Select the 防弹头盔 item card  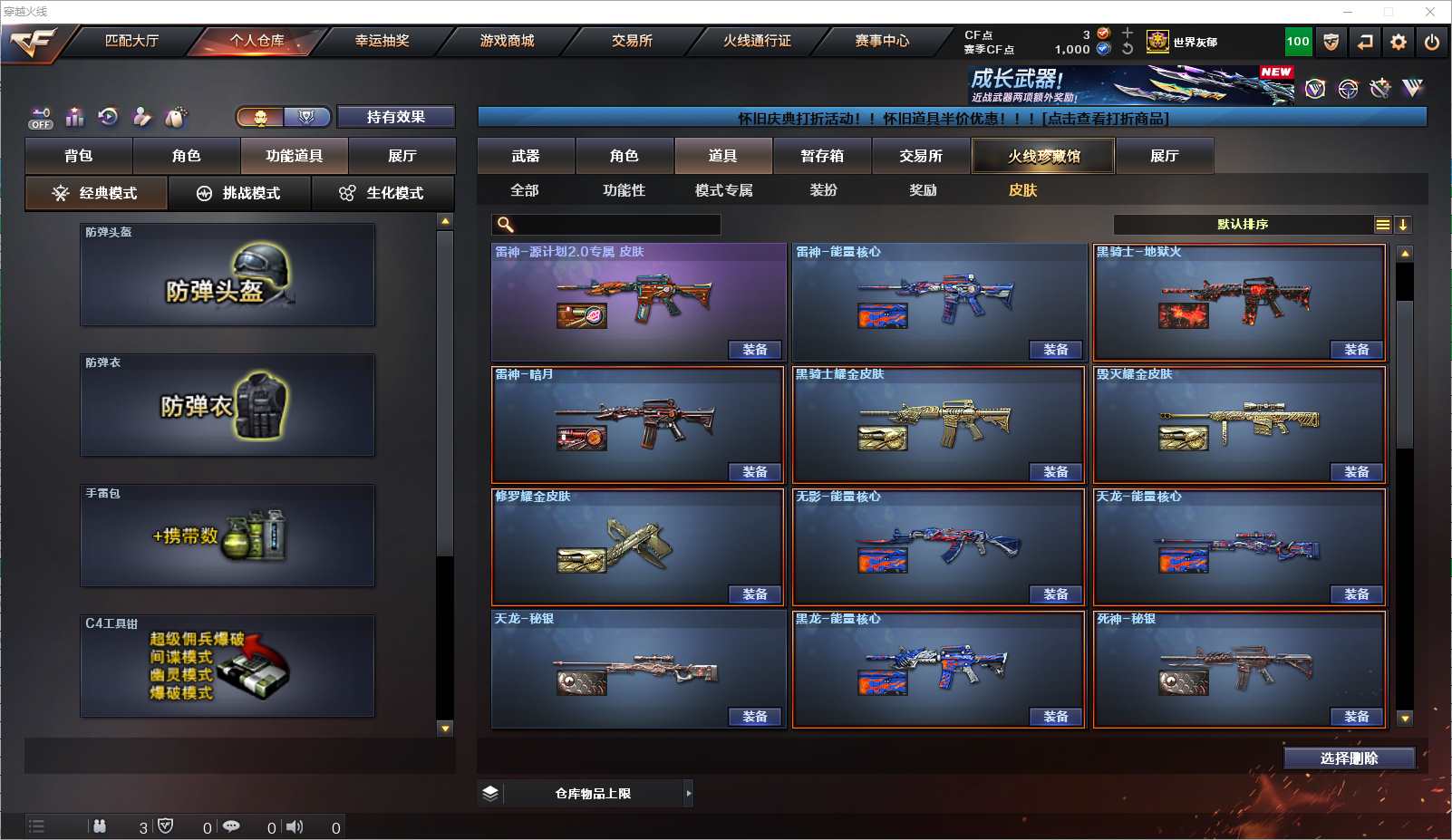click(x=227, y=275)
